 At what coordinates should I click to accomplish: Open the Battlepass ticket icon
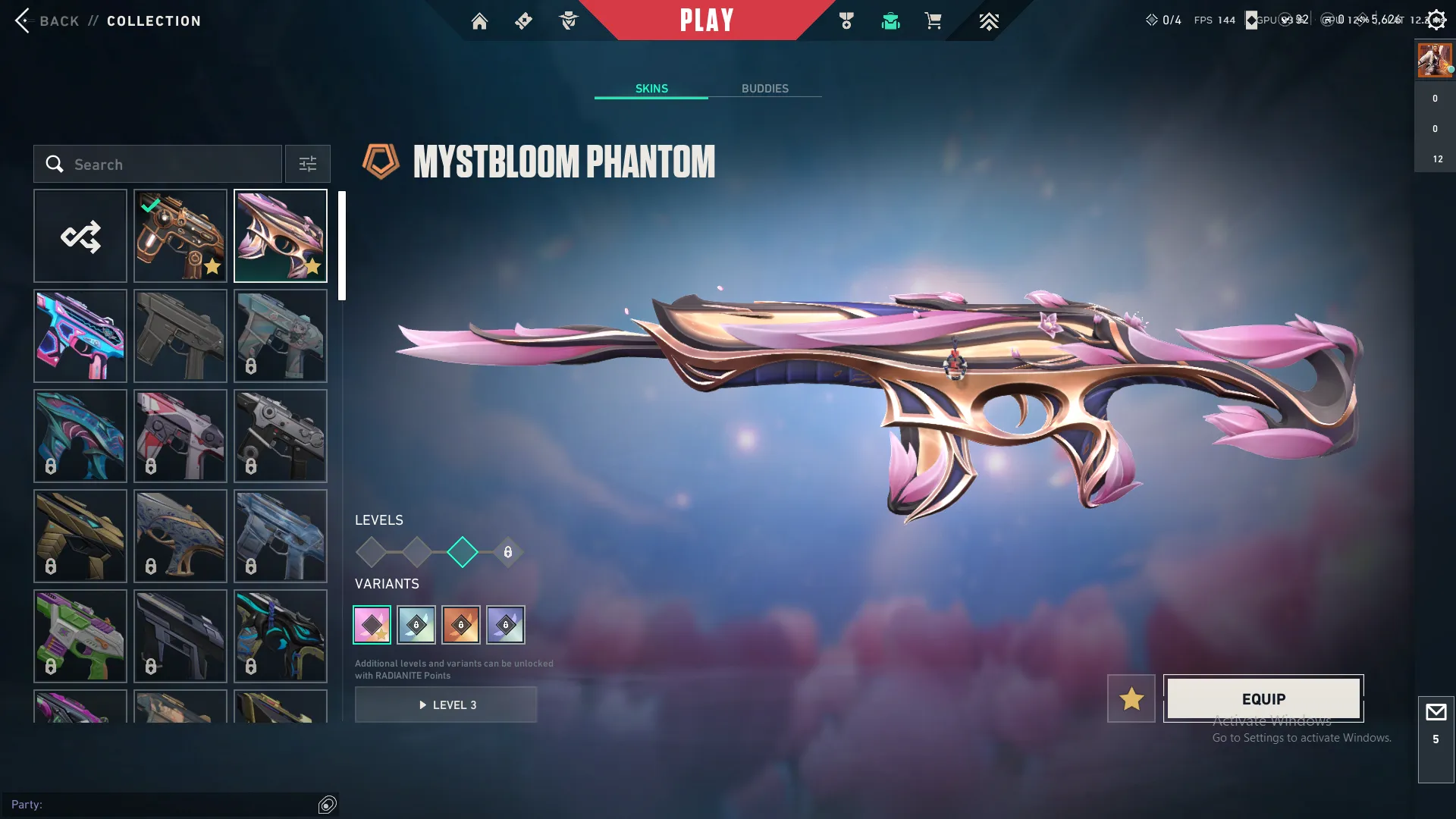[x=523, y=21]
